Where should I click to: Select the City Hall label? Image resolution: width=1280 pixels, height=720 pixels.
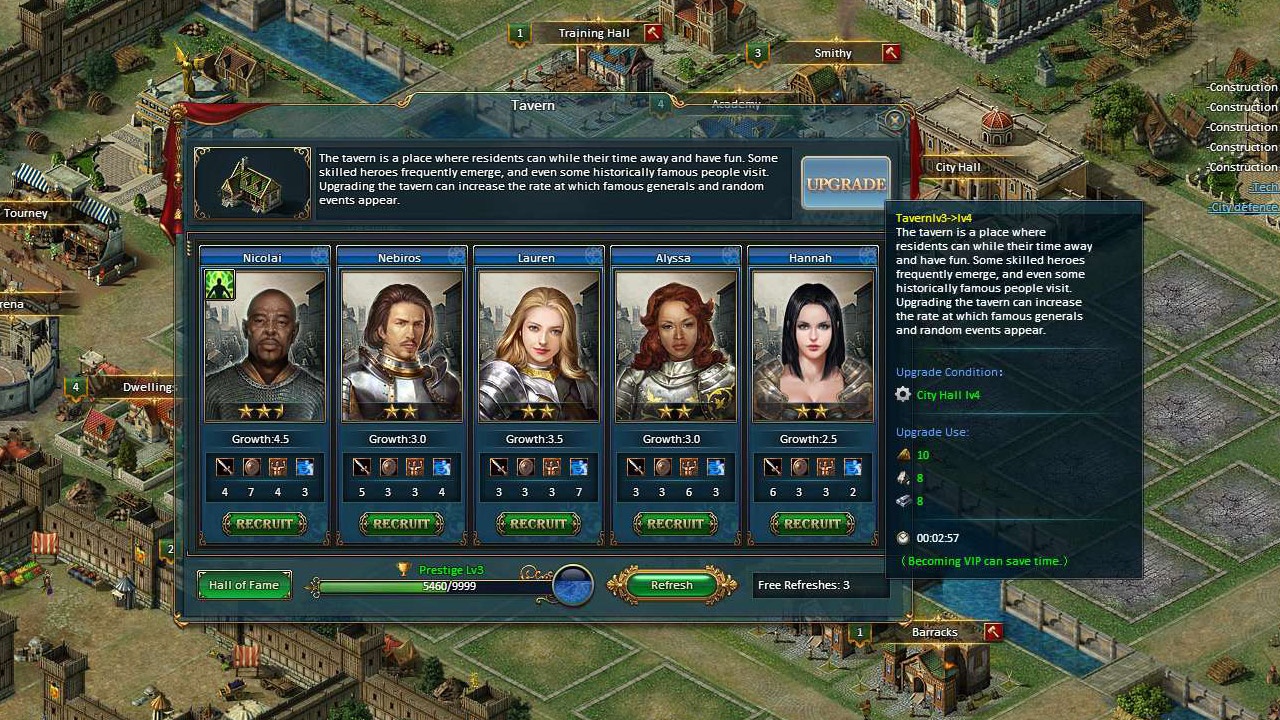pos(958,167)
